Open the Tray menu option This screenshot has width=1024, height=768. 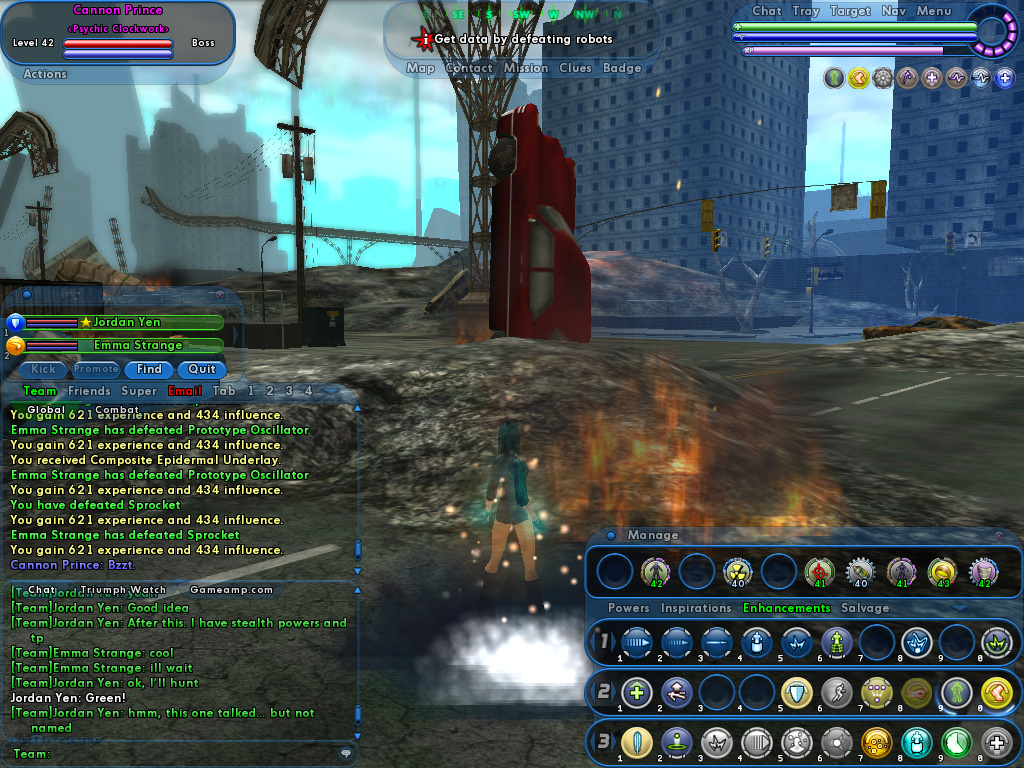[x=805, y=11]
